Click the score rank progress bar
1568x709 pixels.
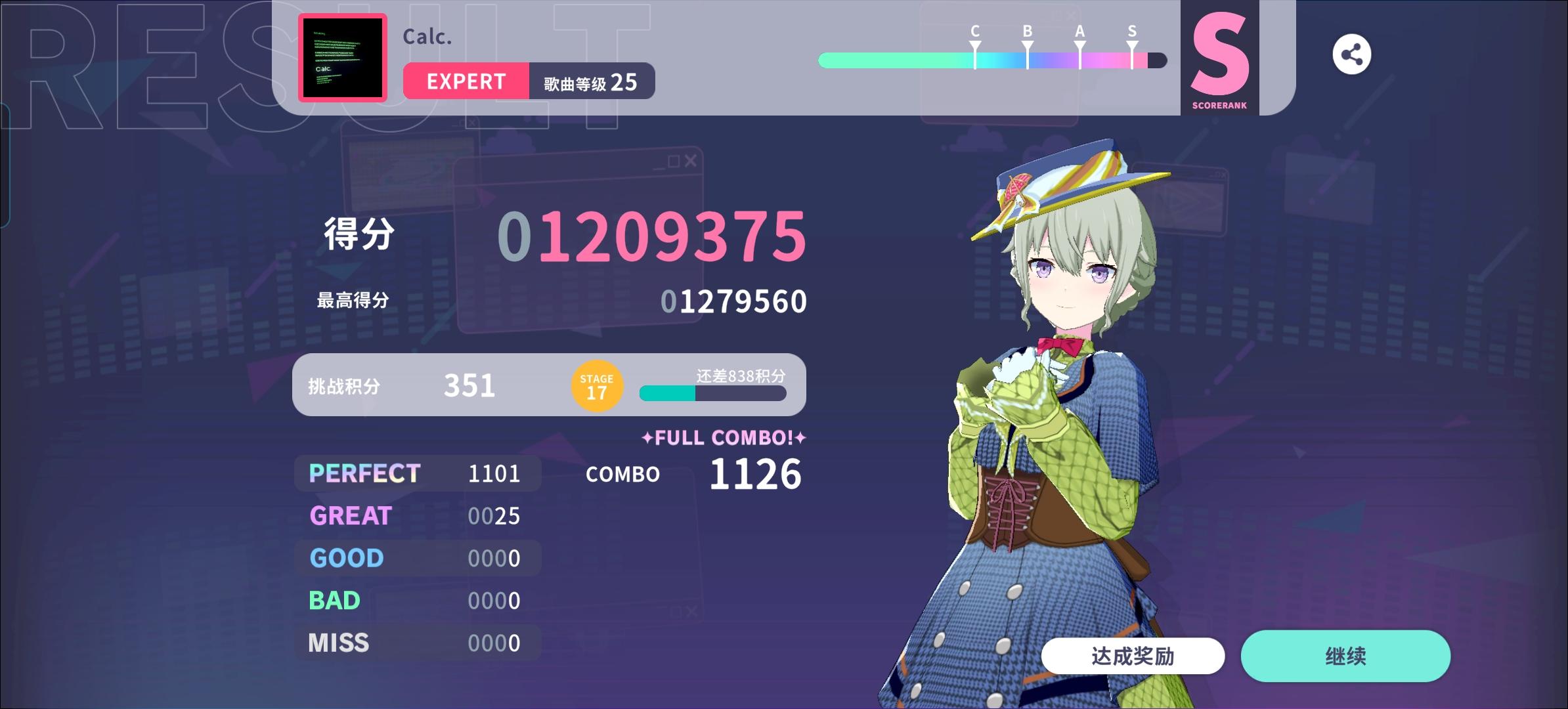(x=993, y=59)
